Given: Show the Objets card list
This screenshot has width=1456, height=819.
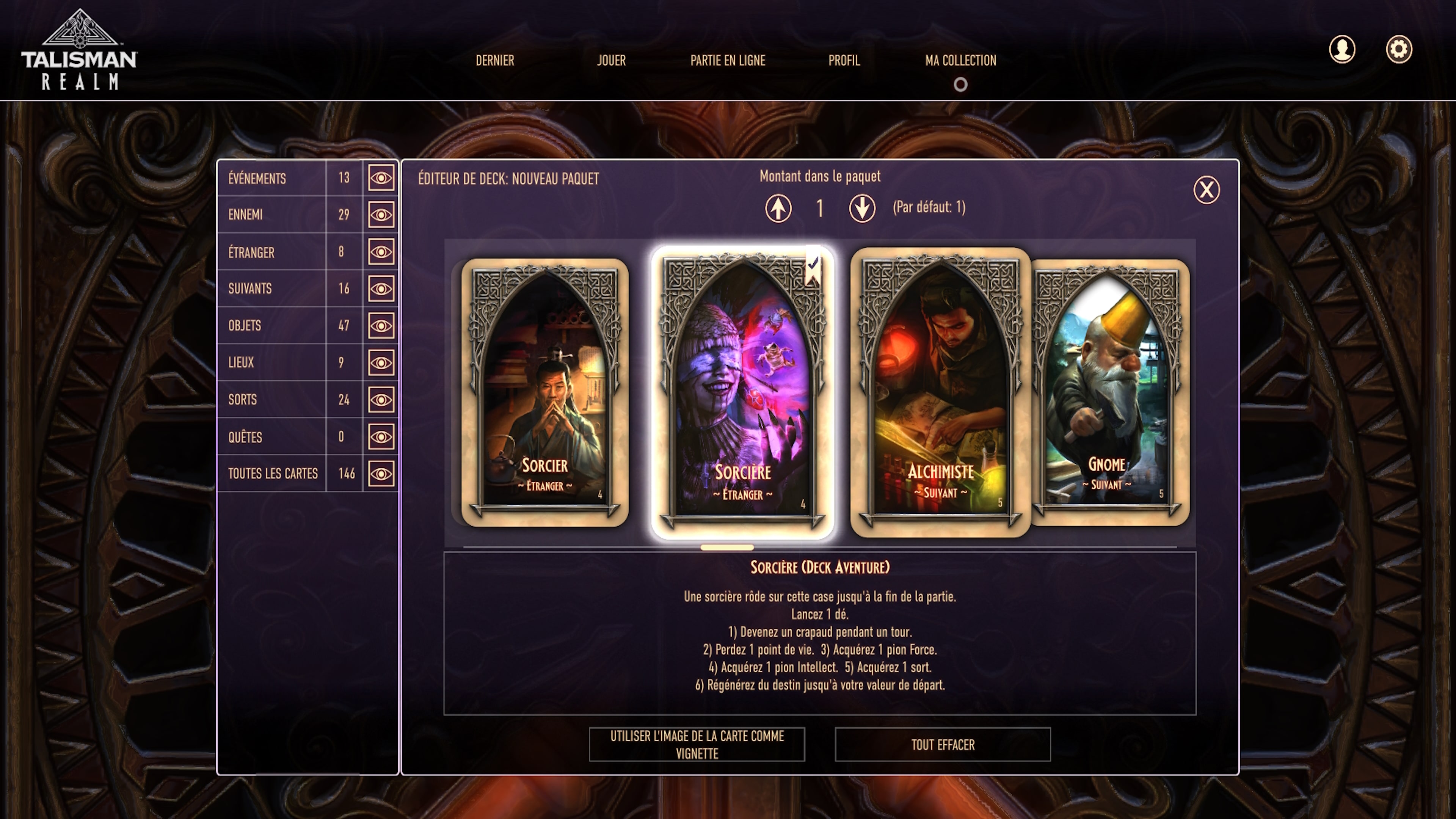Looking at the screenshot, I should pos(381,326).
